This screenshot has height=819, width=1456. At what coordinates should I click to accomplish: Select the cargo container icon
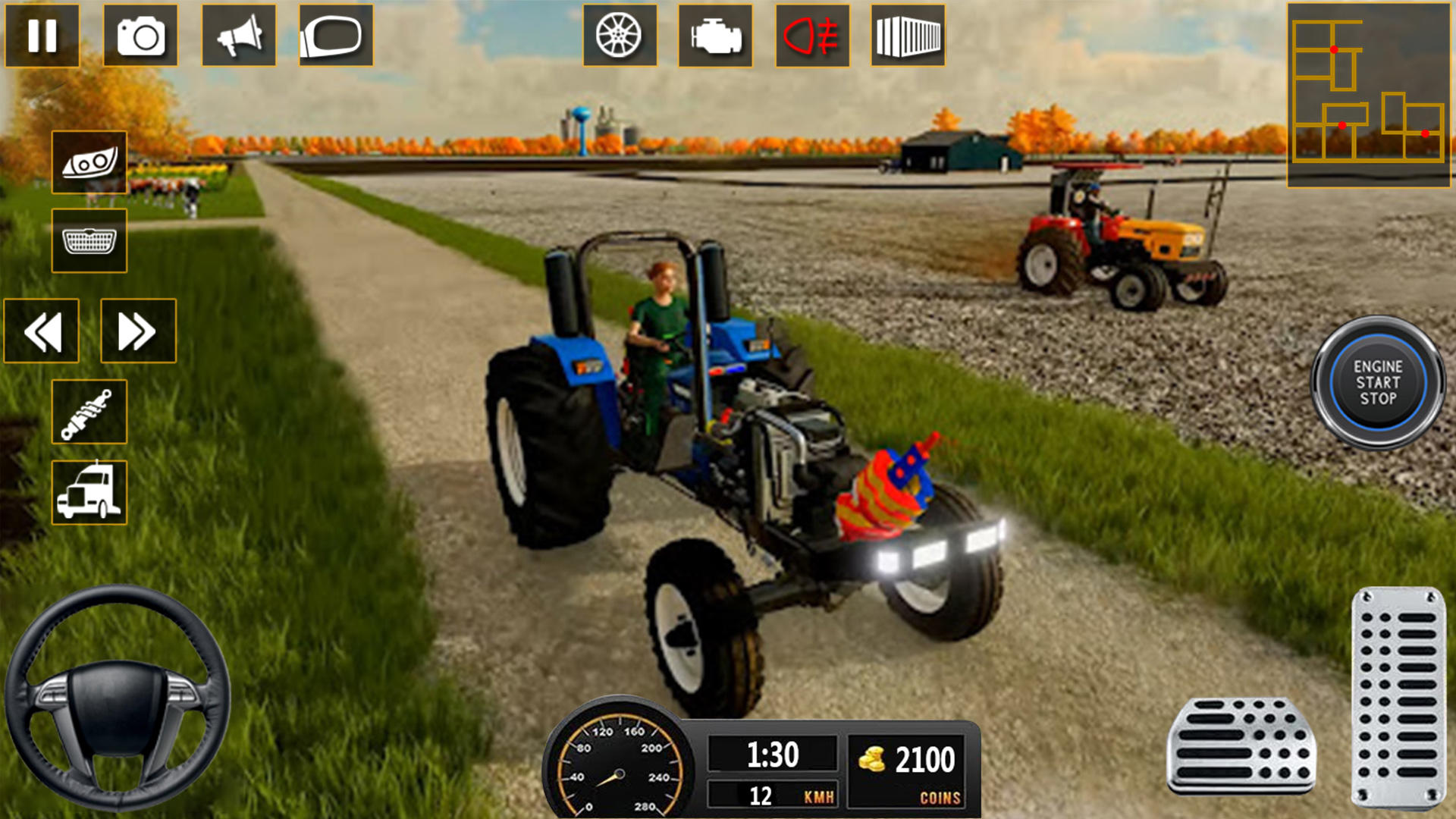[908, 36]
